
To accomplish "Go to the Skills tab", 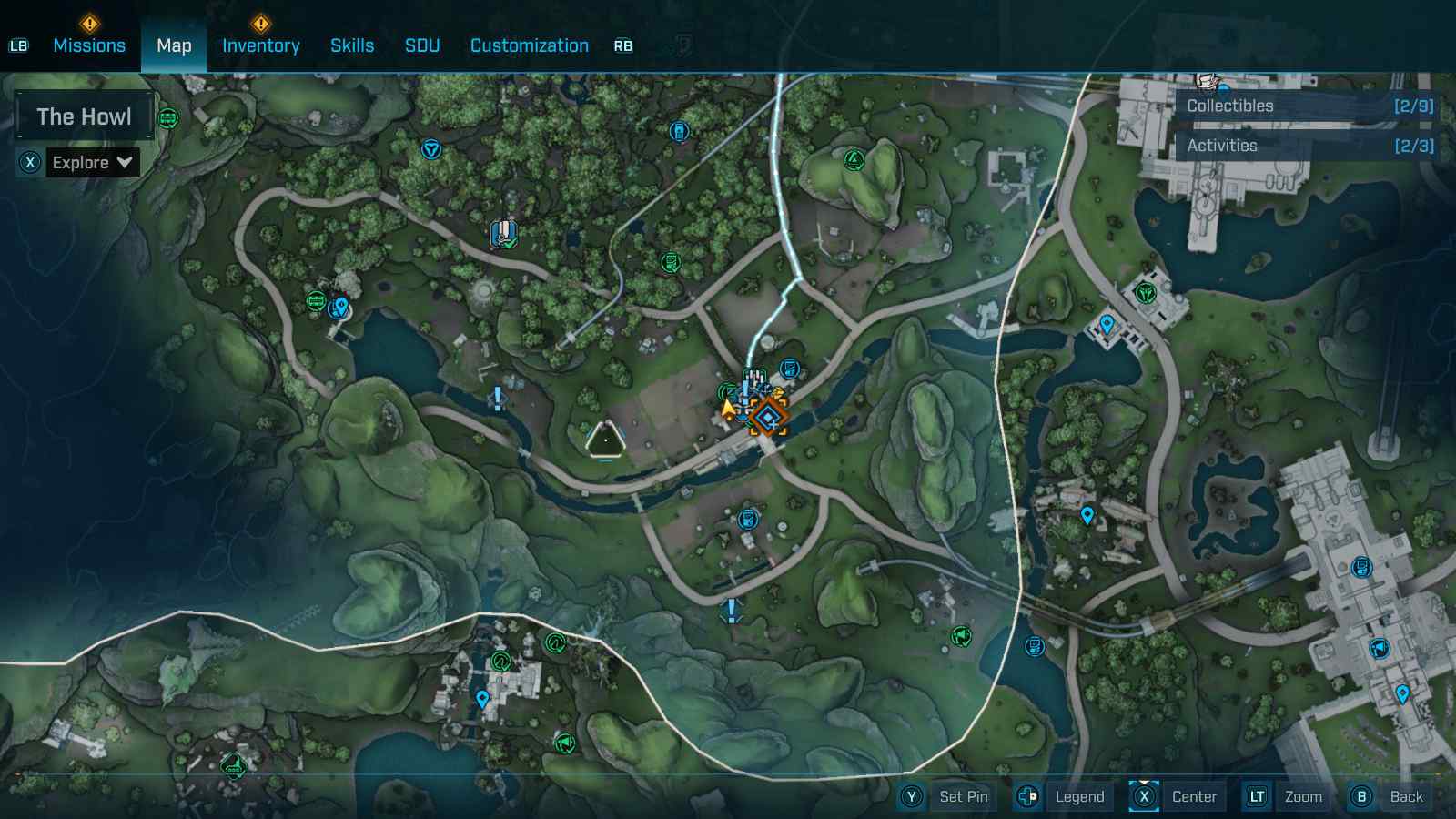I will tap(352, 45).
